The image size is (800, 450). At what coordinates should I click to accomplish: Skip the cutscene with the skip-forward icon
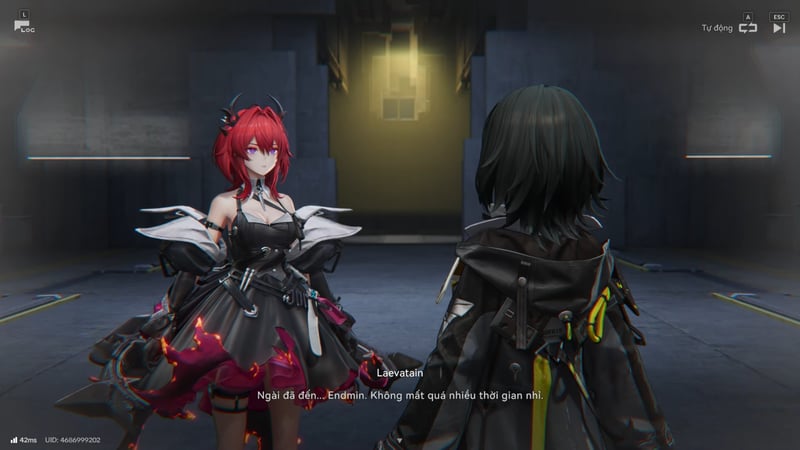(779, 28)
